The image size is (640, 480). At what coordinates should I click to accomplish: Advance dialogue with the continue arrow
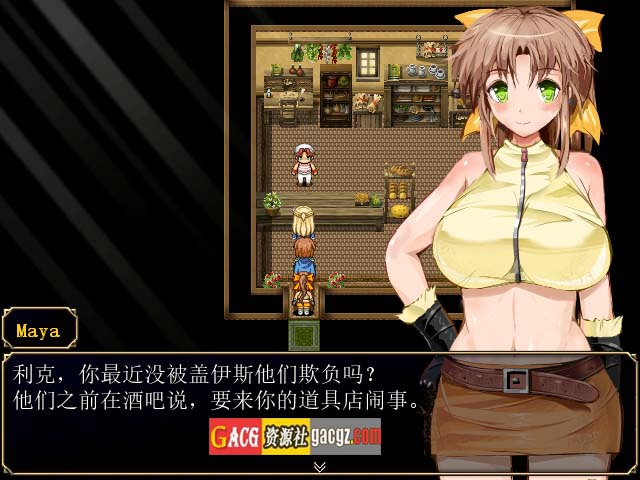point(319,466)
